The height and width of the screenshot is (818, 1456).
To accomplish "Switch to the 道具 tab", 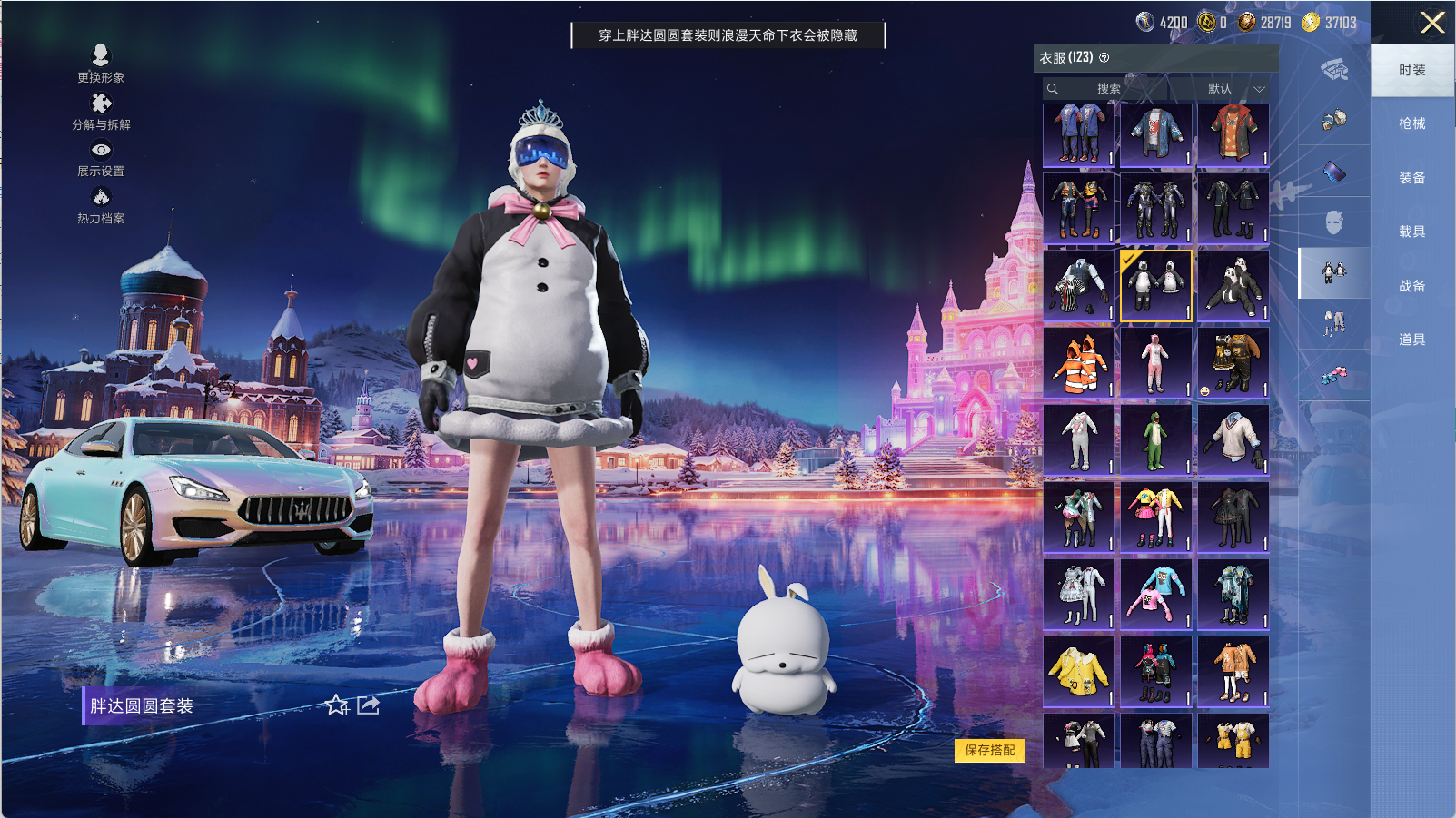I will coord(1411,340).
